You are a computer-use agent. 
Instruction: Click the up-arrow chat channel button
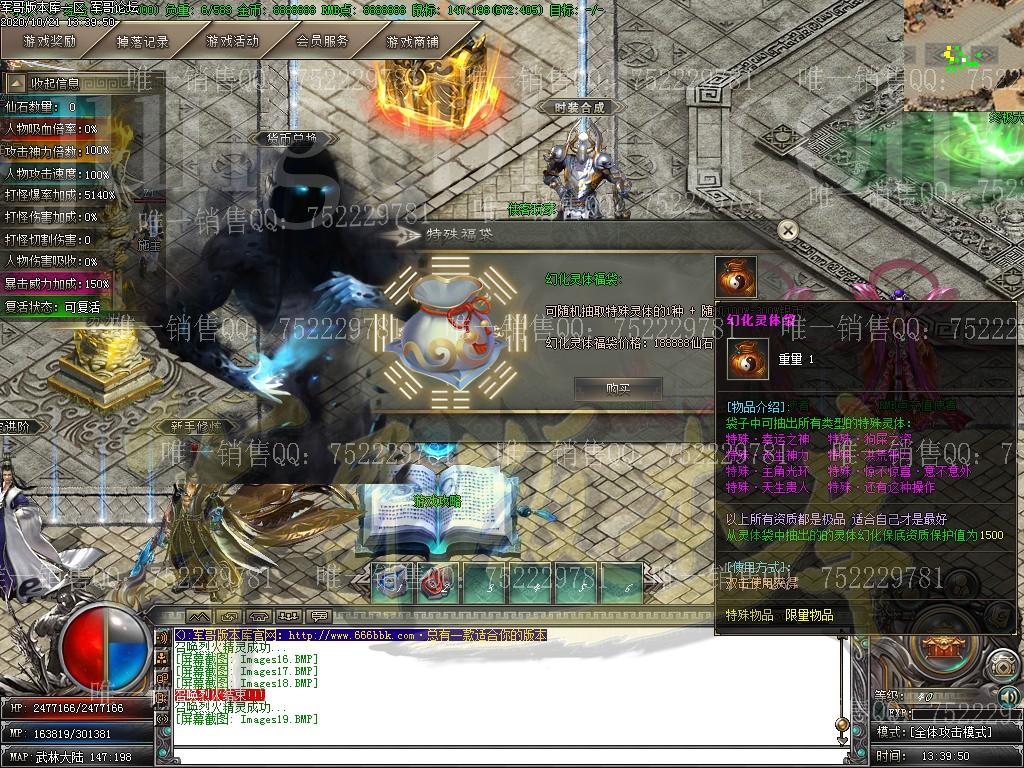(x=199, y=616)
